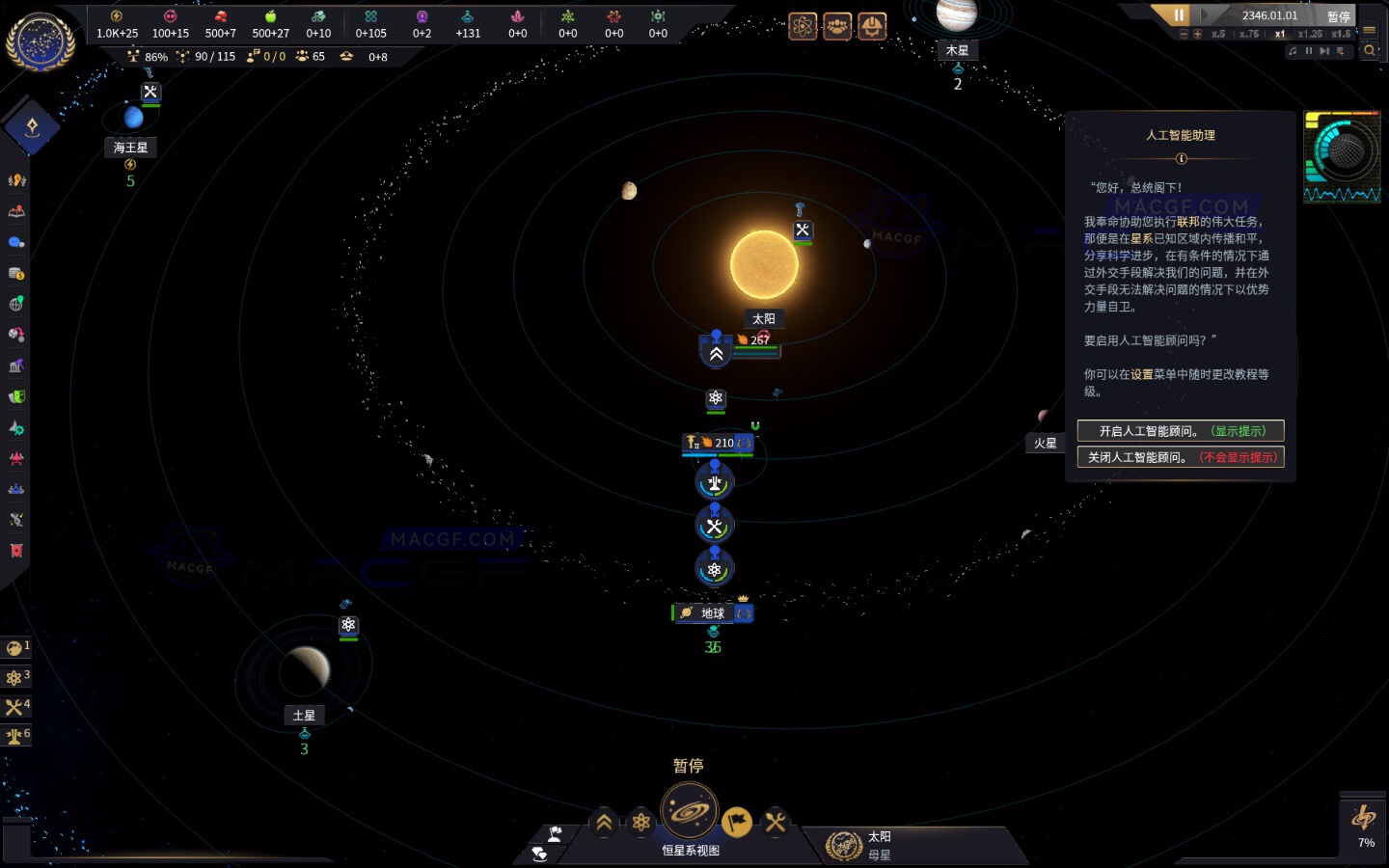The width and height of the screenshot is (1389, 868).
Task: Skip to the next music track
Action: tap(1322, 51)
